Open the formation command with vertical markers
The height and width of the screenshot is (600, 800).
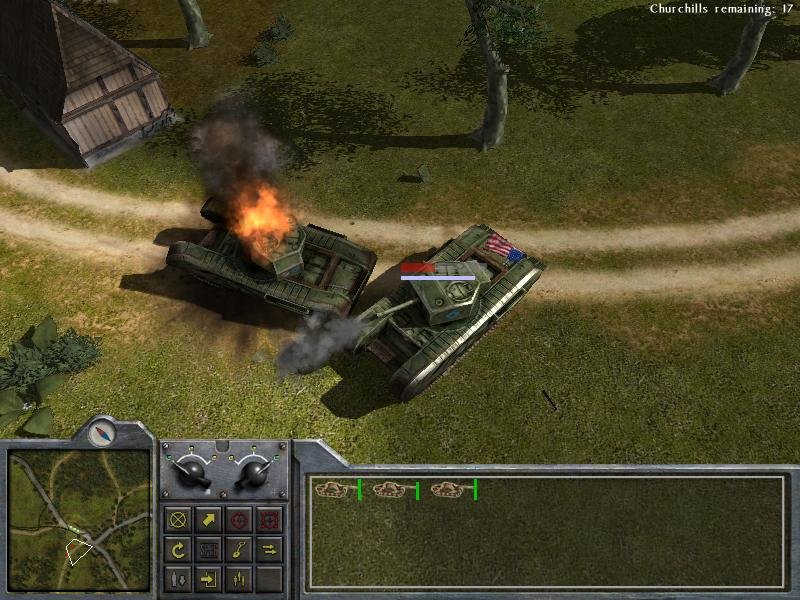239,578
